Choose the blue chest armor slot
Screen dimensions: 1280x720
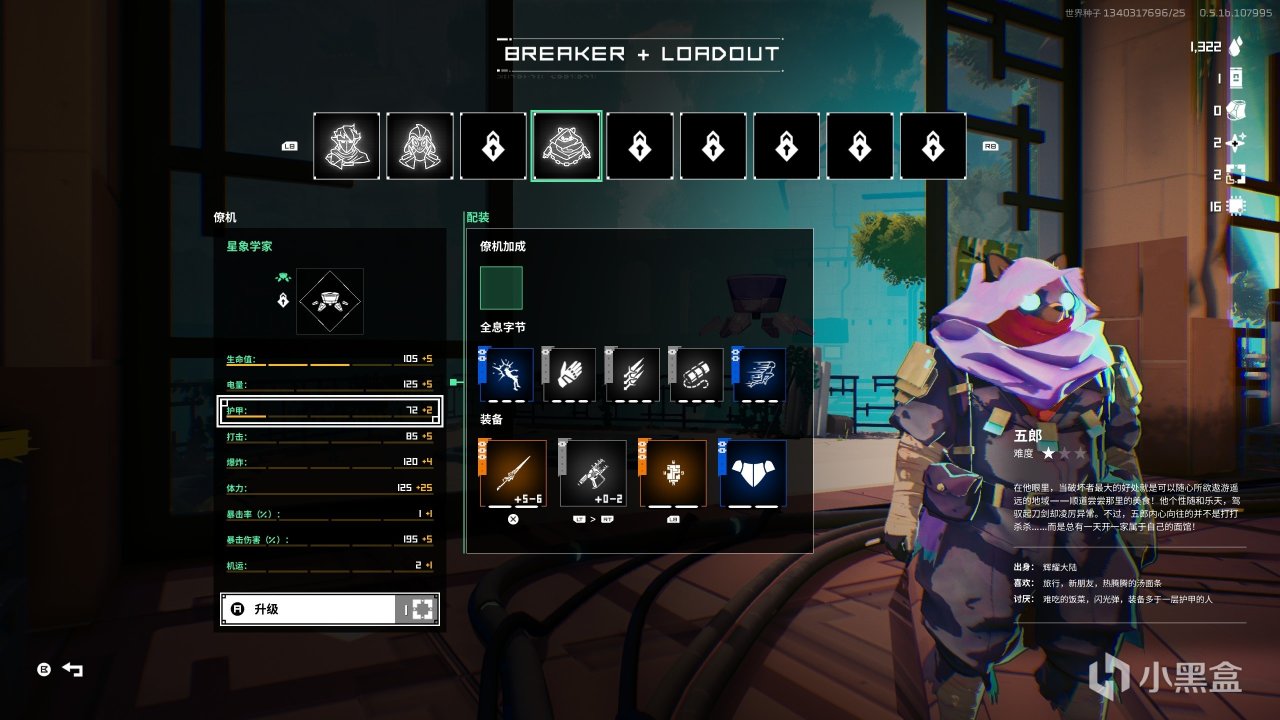coord(753,473)
